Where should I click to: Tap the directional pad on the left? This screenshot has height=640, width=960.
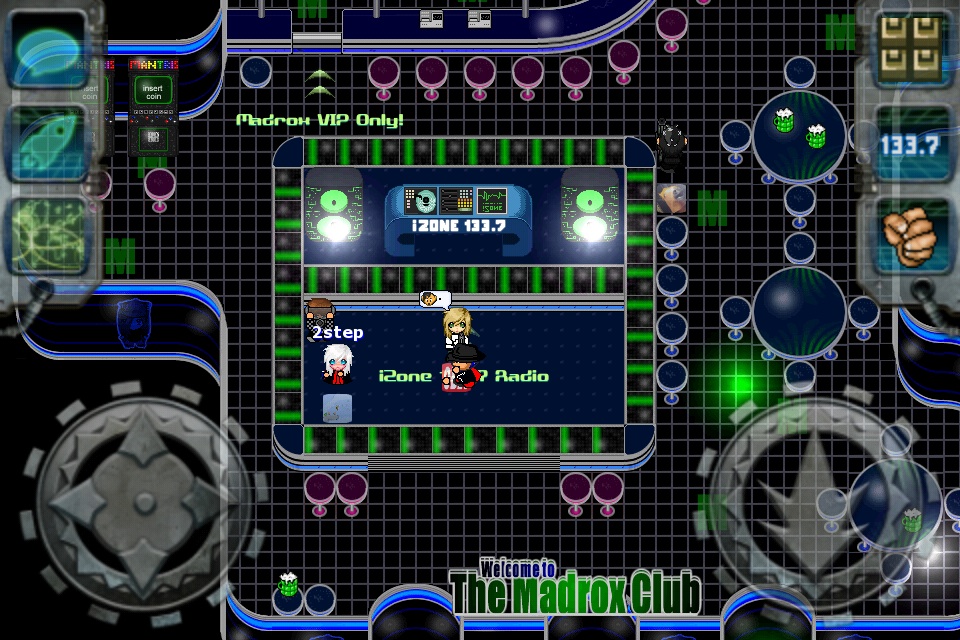(x=135, y=497)
